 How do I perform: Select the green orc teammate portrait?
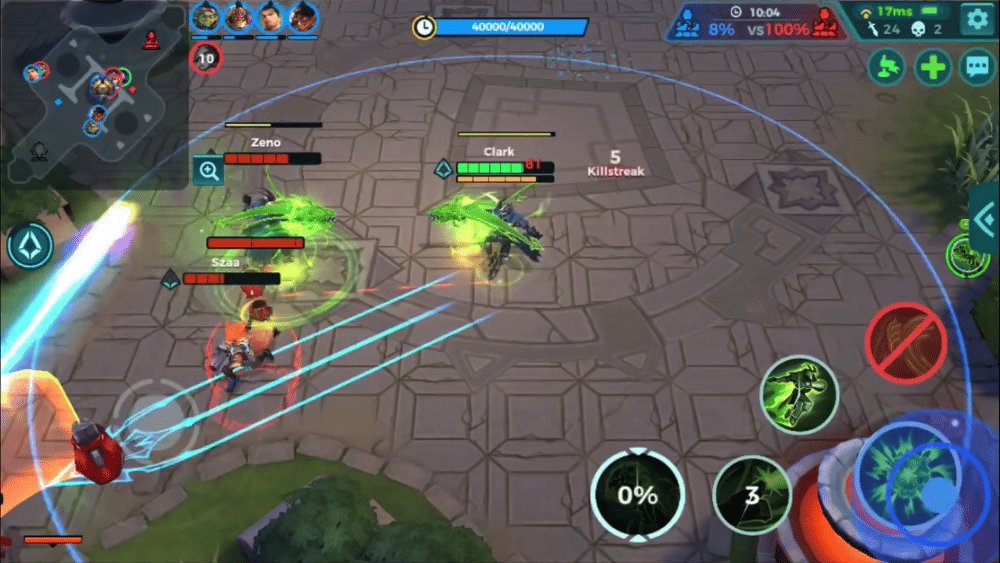pyautogui.click(x=206, y=17)
